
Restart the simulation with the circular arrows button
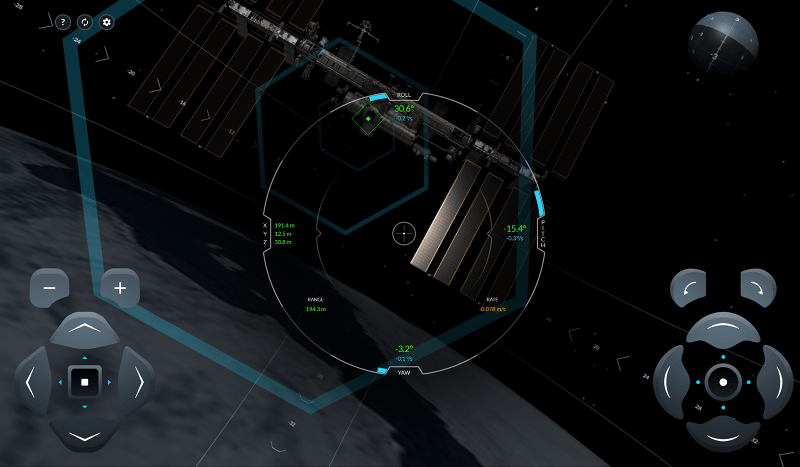(x=84, y=22)
